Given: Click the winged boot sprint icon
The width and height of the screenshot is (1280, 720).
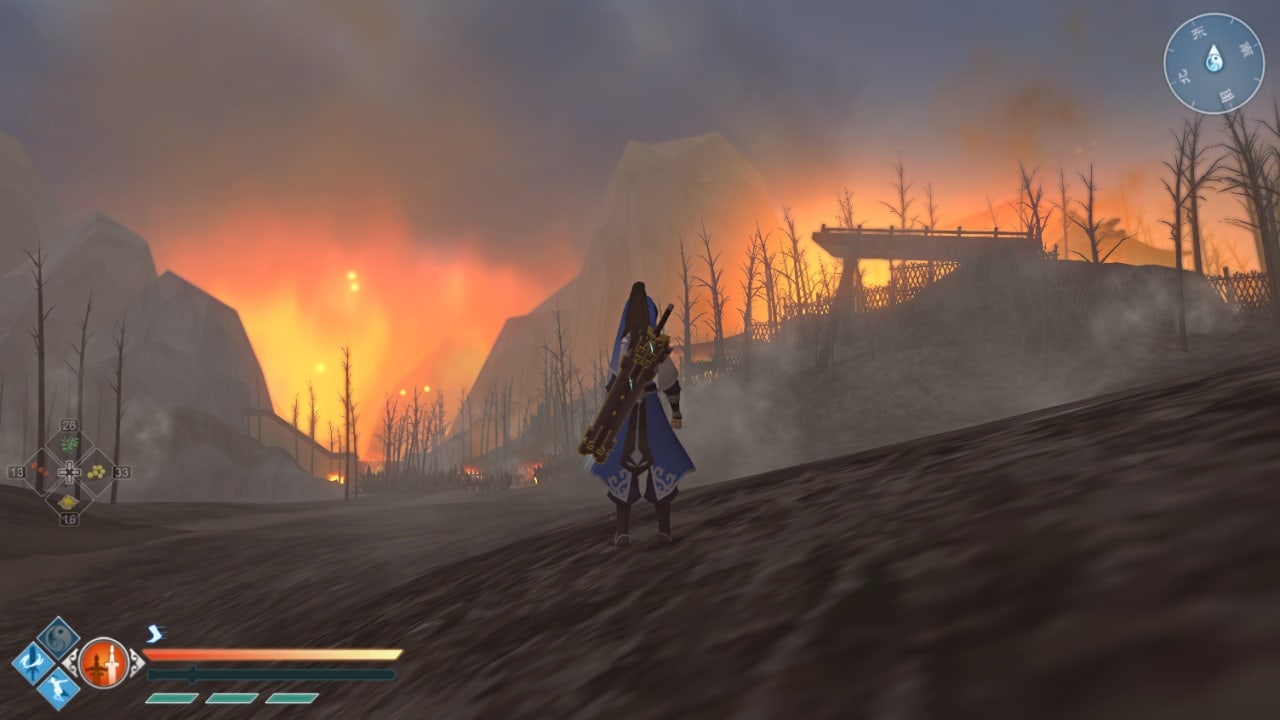Looking at the screenshot, I should click(x=154, y=633).
